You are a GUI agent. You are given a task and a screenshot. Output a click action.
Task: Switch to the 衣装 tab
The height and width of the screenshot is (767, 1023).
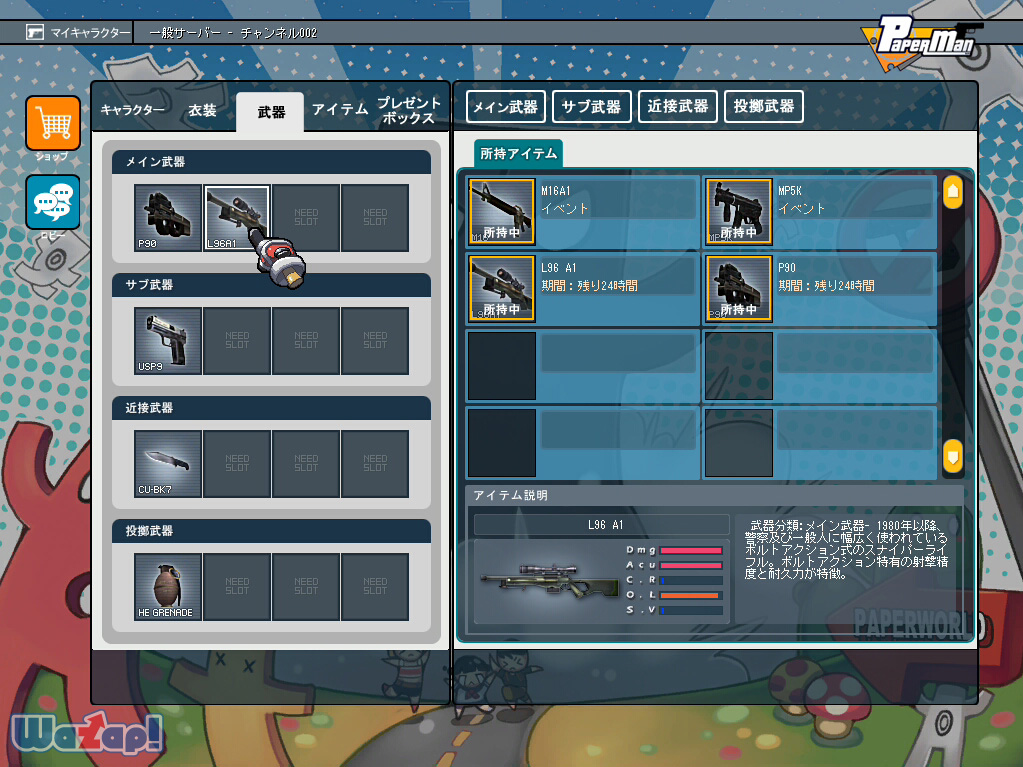point(202,110)
